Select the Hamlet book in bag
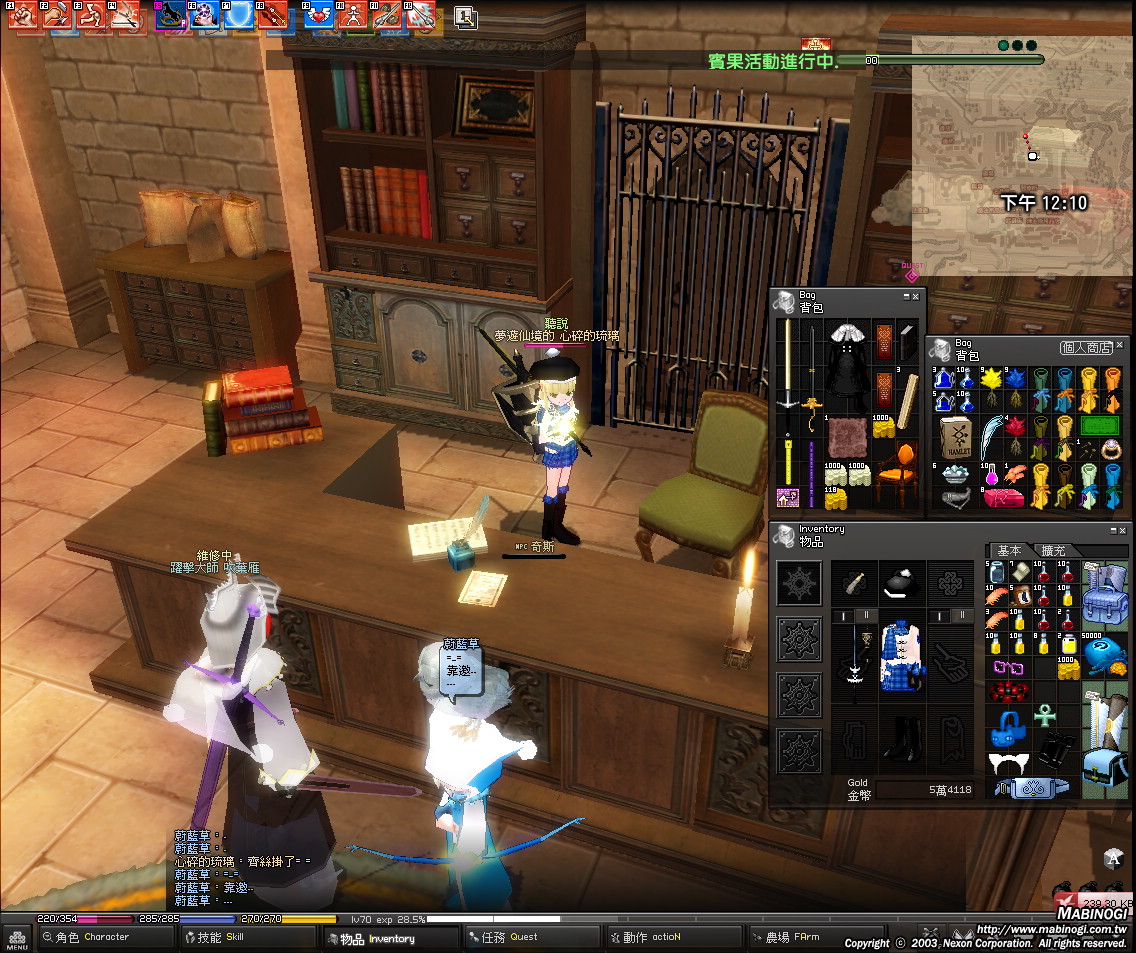 point(956,437)
